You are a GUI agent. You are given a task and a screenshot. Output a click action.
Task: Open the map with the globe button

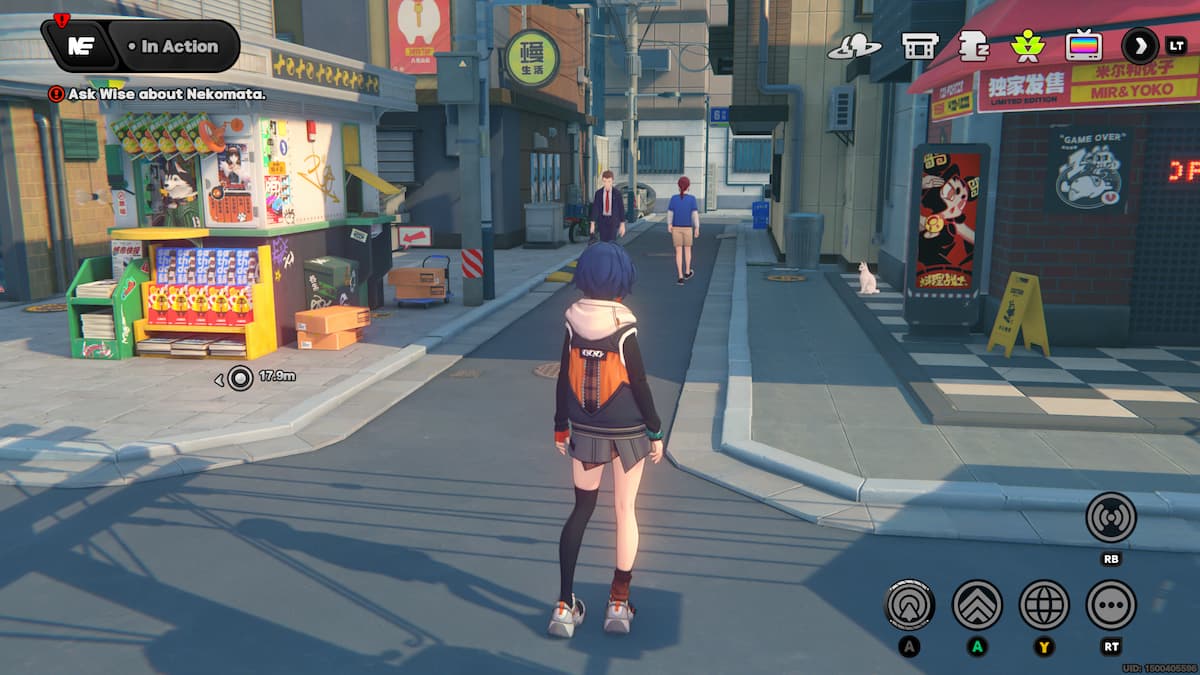click(x=1044, y=604)
